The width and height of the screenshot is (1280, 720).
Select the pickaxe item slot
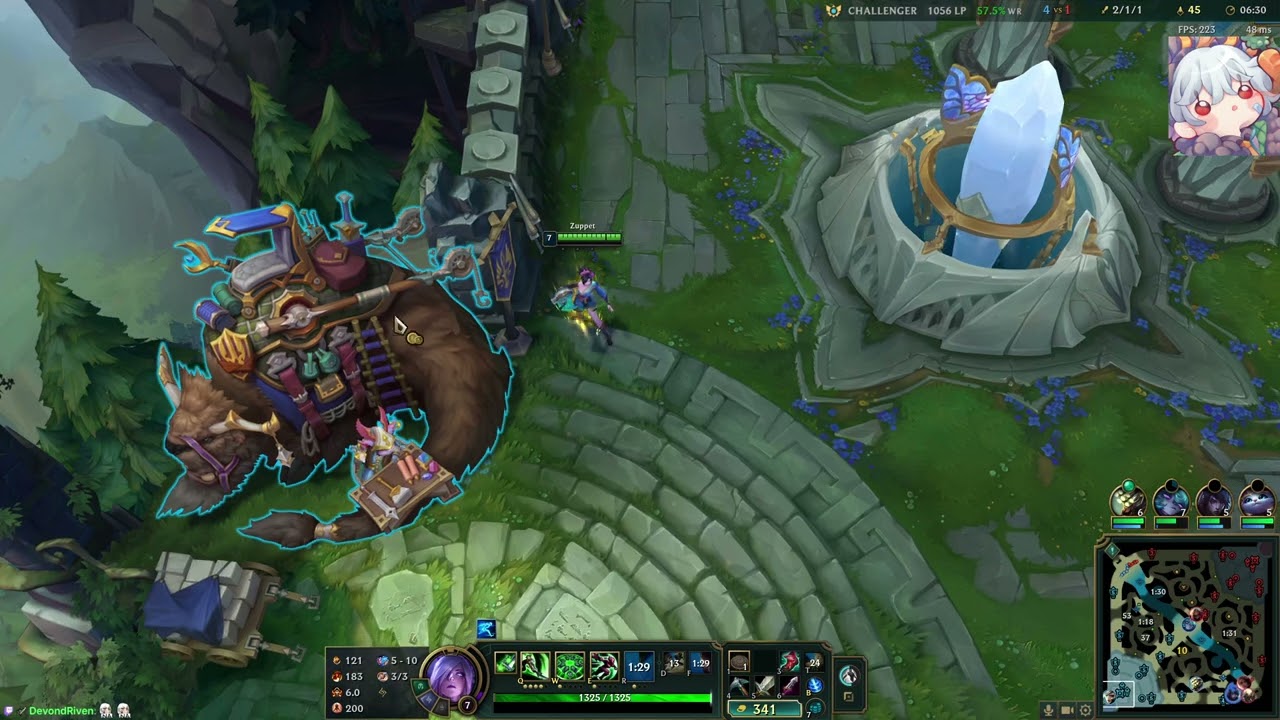point(739,686)
